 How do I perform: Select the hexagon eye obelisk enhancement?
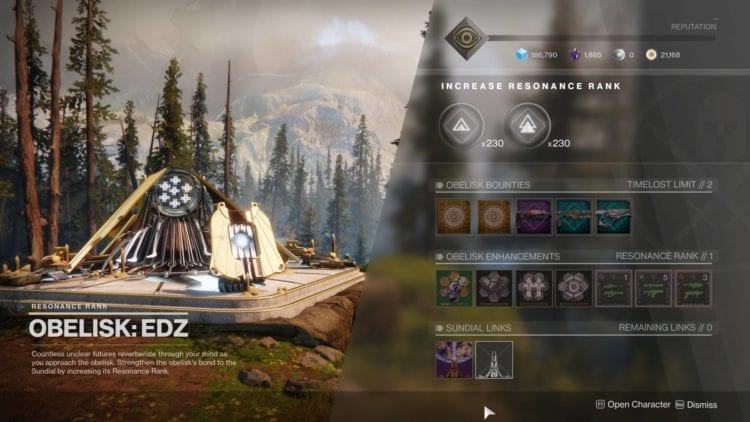pyautogui.click(x=573, y=287)
